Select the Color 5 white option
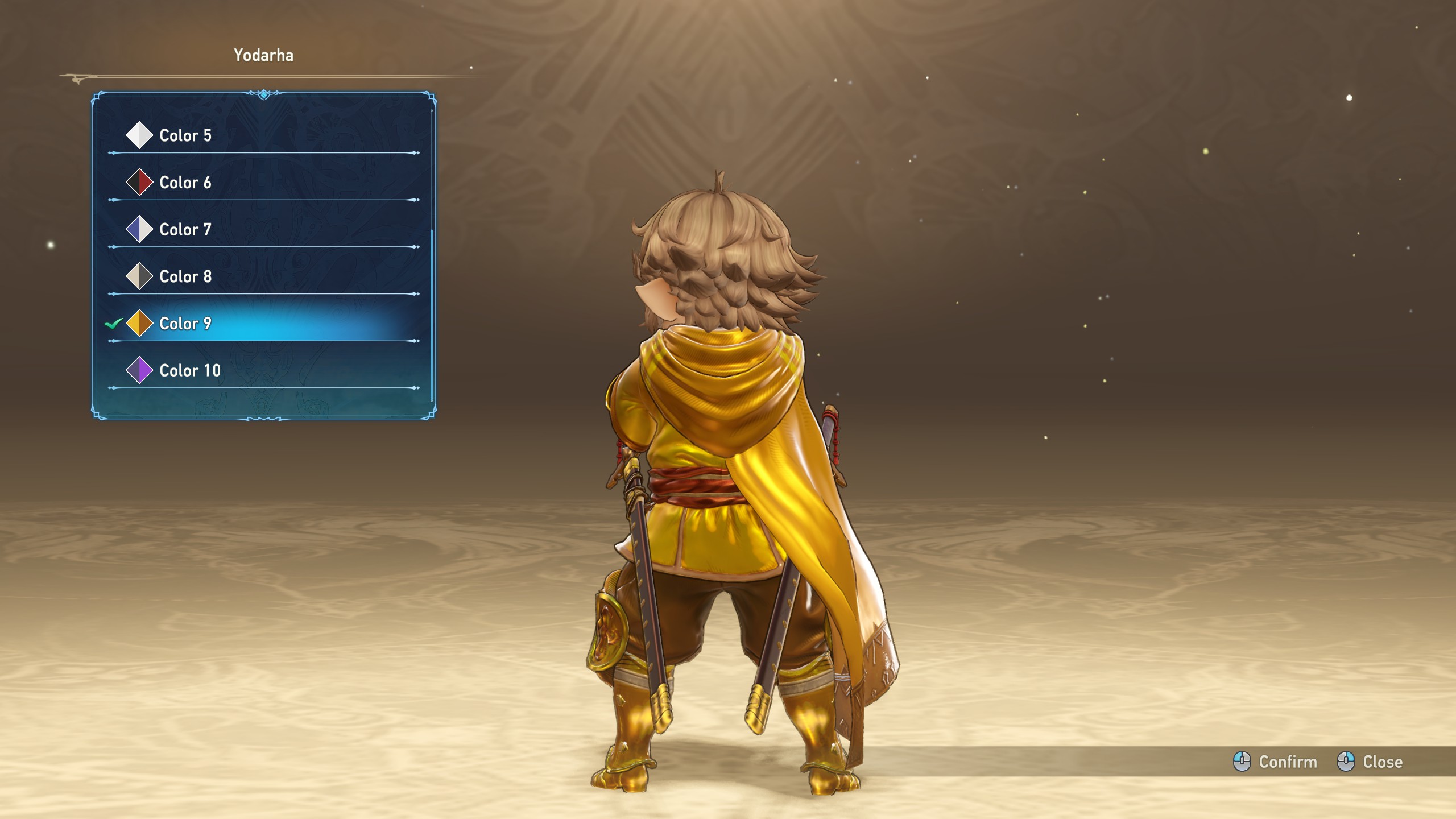This screenshot has height=819, width=1456. click(185, 135)
